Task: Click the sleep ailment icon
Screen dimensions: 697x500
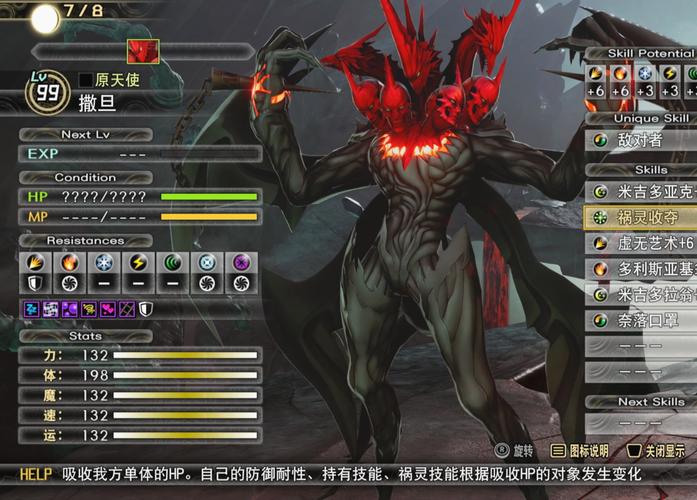Action: pyautogui.click(x=32, y=309)
